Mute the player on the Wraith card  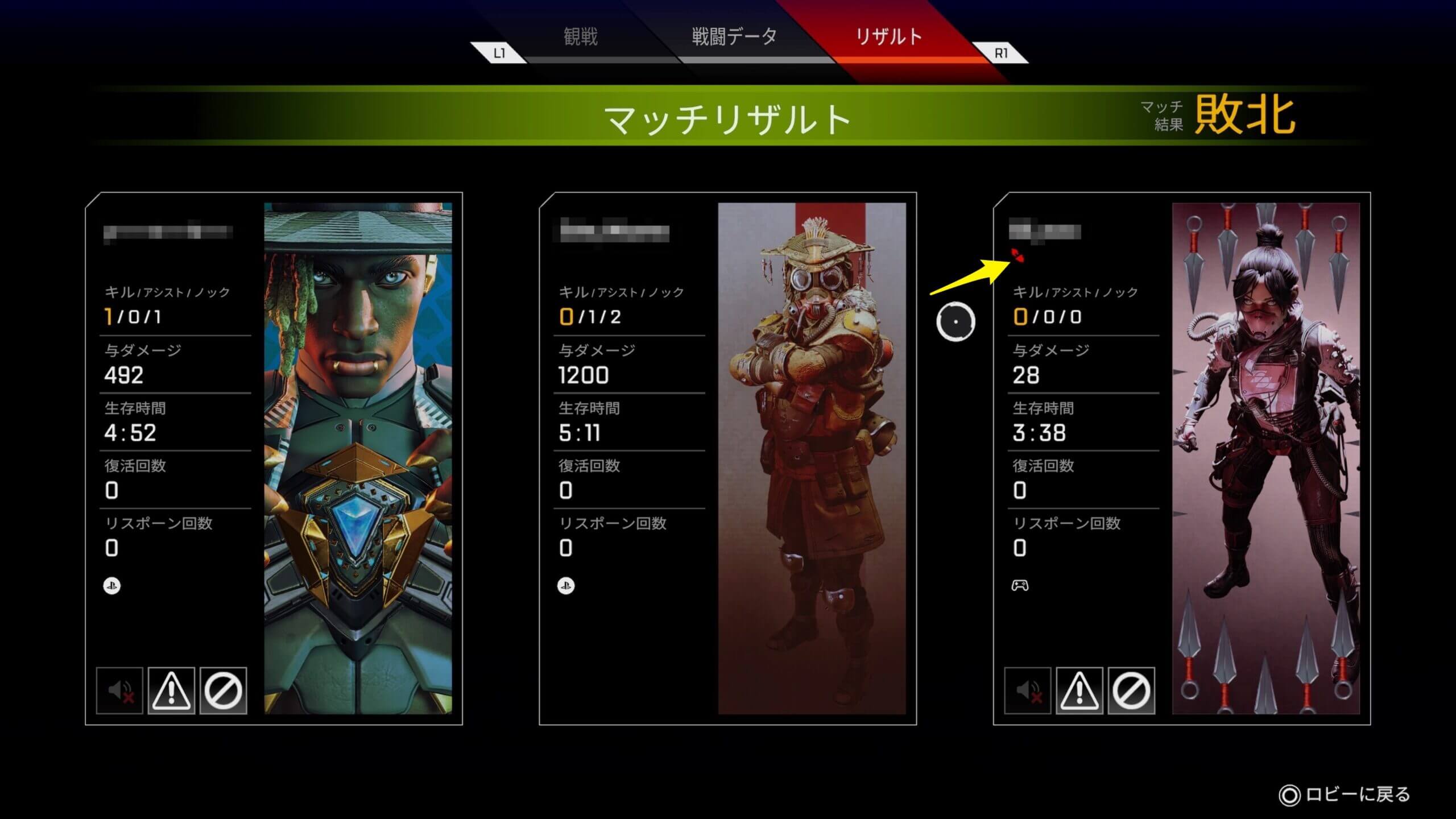(1028, 690)
